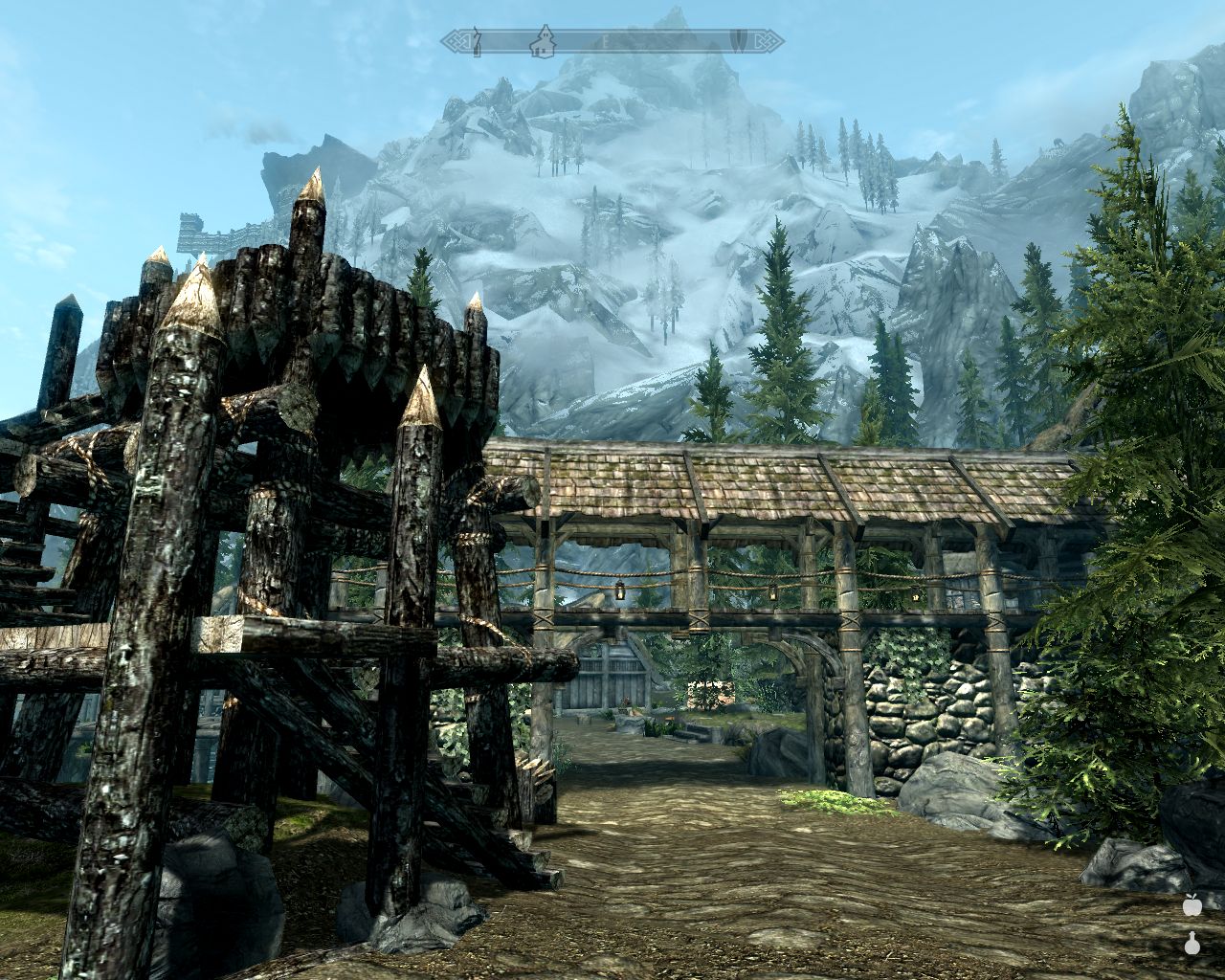The image size is (1225, 980).
Task: Select the mine pickaxe marker on the compass
Action: click(476, 40)
